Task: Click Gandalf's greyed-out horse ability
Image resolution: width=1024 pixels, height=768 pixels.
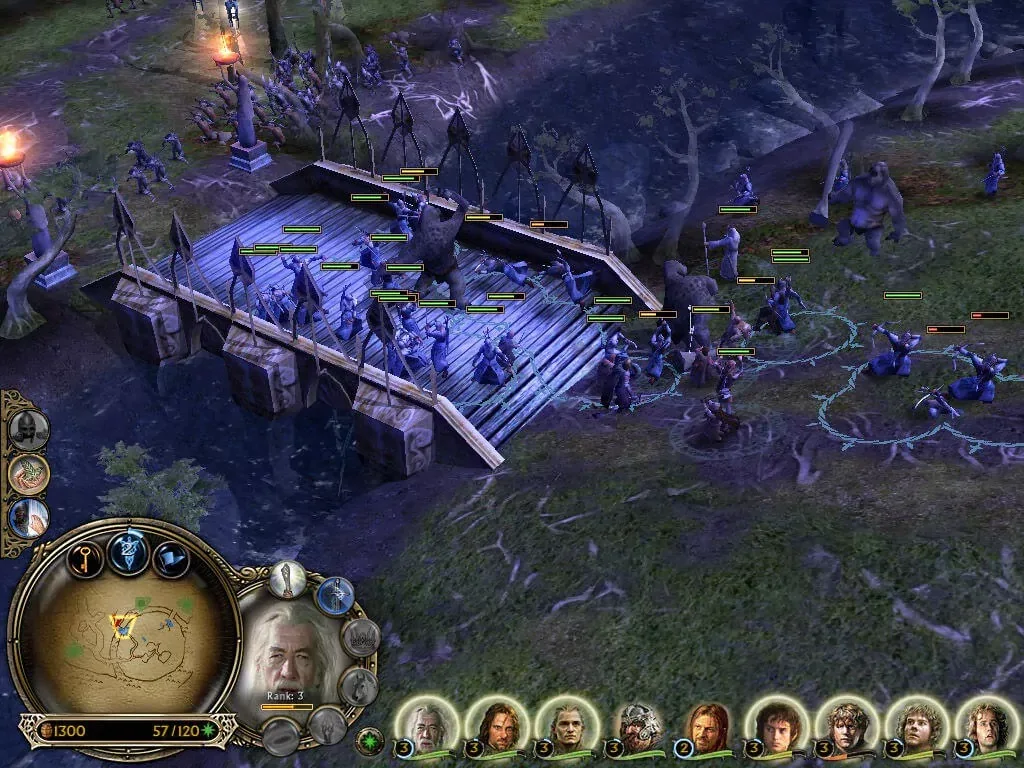Action: [358, 686]
